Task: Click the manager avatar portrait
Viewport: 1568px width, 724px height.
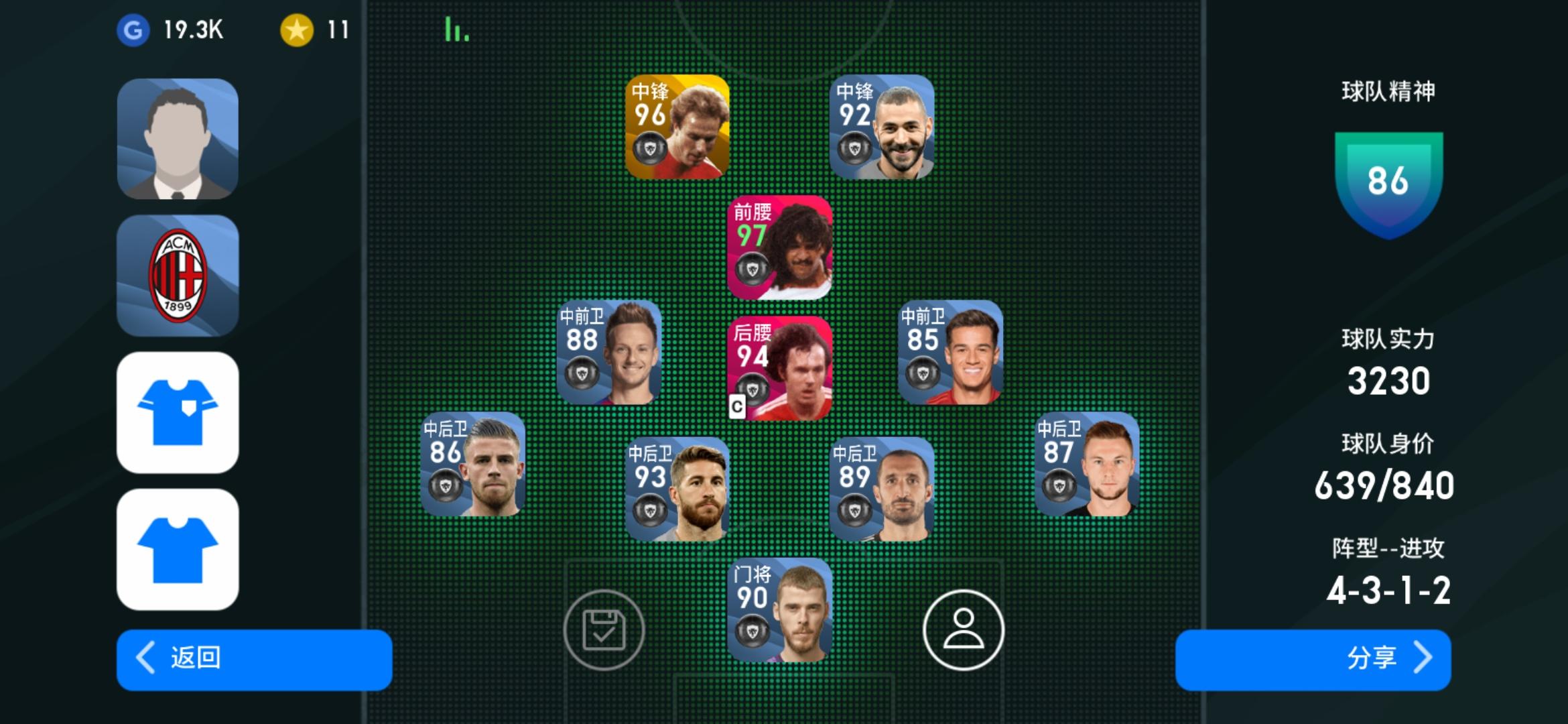Action: [x=178, y=137]
